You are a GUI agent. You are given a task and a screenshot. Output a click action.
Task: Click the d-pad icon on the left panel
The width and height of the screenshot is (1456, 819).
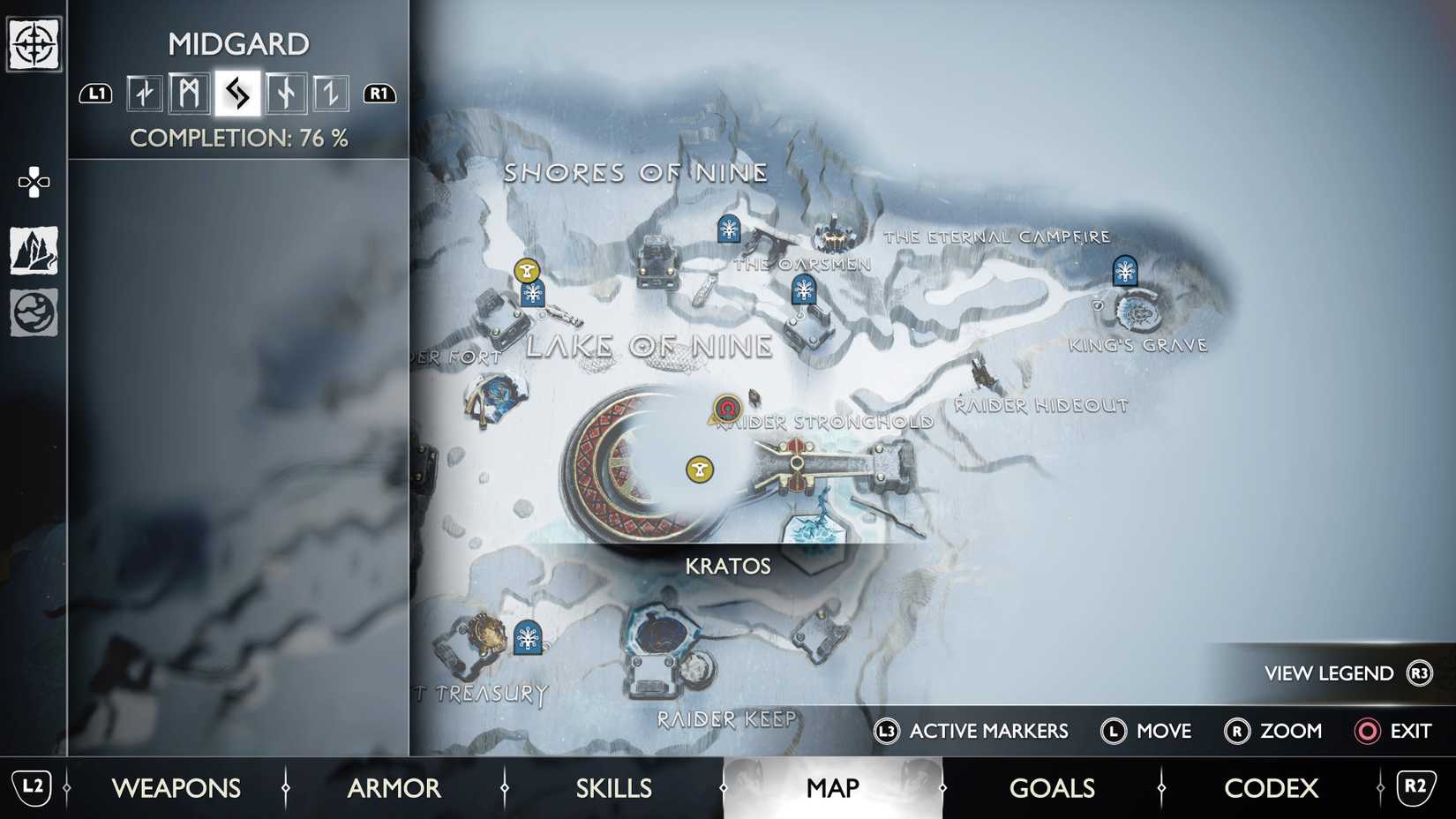point(33,183)
